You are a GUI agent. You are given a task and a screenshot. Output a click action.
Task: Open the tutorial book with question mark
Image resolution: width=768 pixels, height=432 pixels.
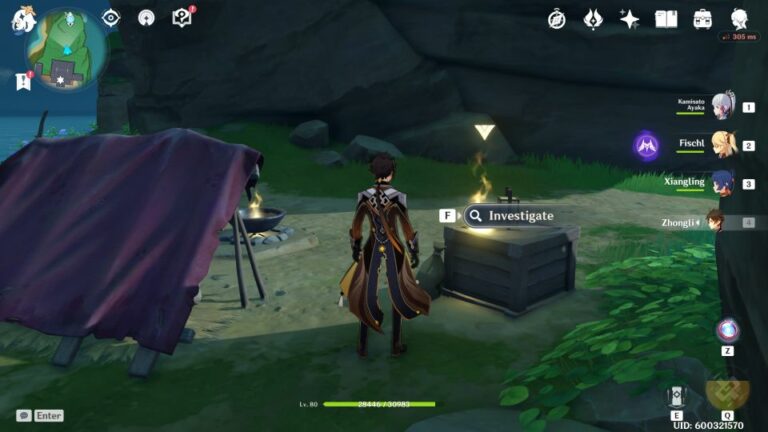click(181, 17)
